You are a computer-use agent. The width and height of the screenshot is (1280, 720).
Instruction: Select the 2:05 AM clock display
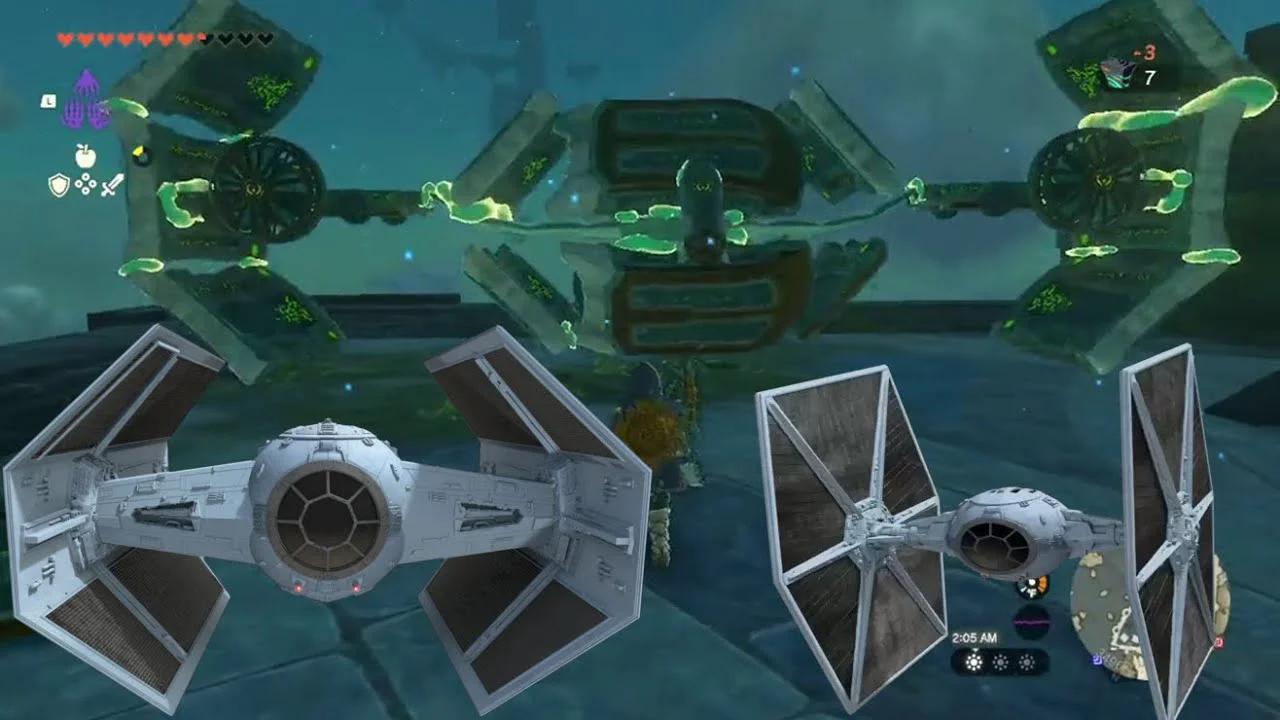(975, 636)
